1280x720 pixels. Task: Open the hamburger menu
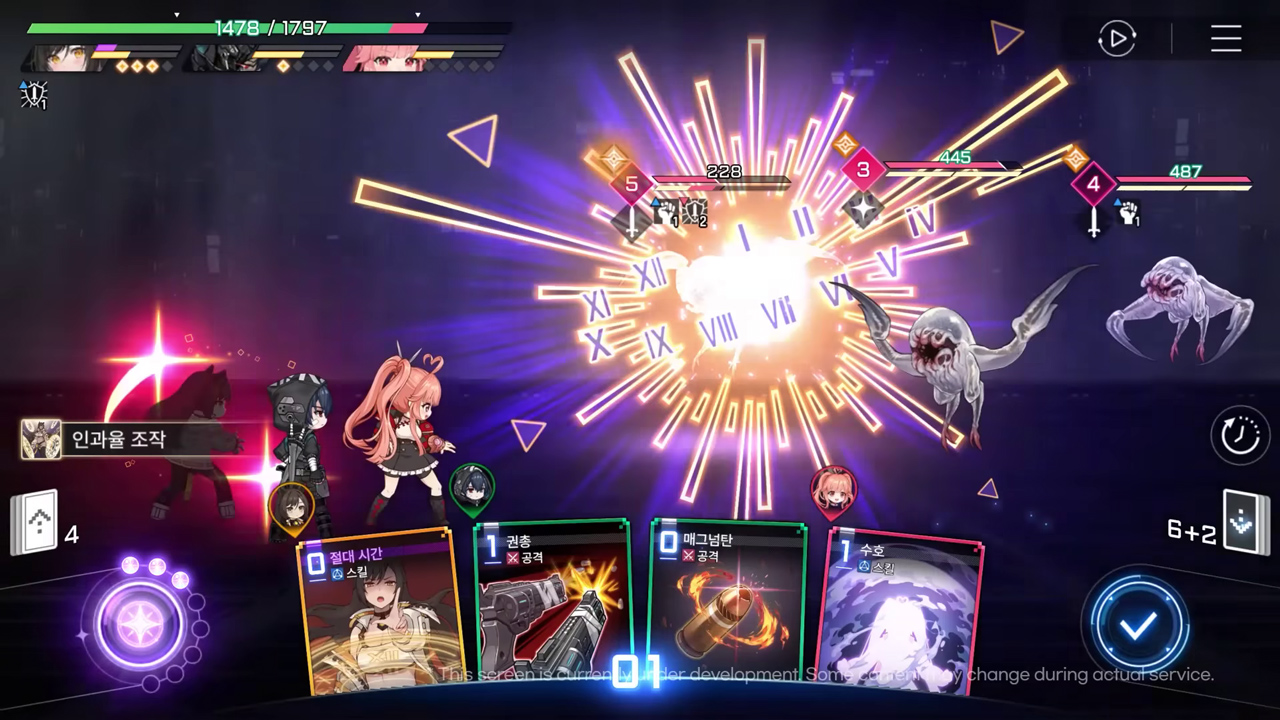pos(1226,39)
